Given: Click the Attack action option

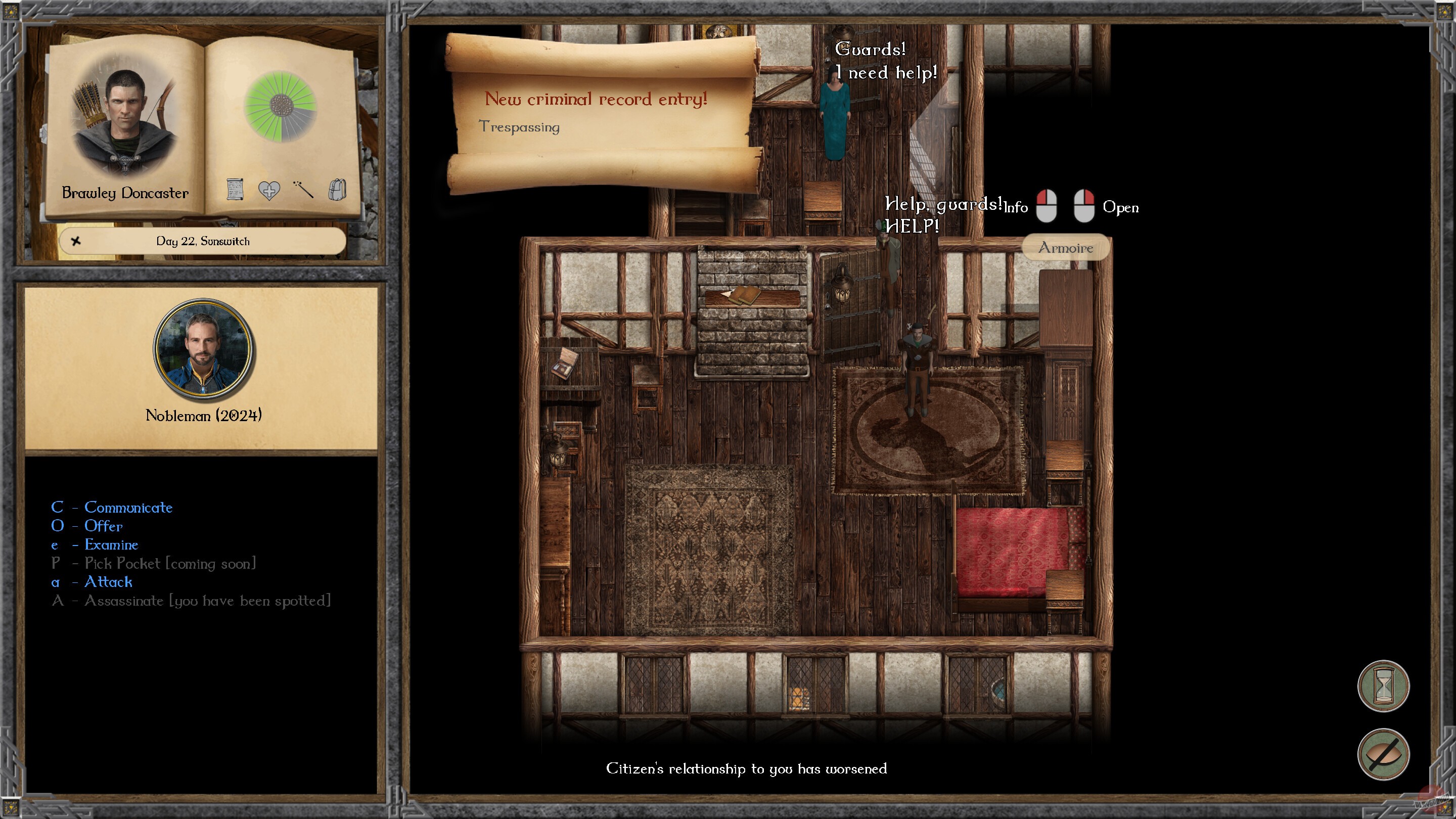Looking at the screenshot, I should click(108, 582).
